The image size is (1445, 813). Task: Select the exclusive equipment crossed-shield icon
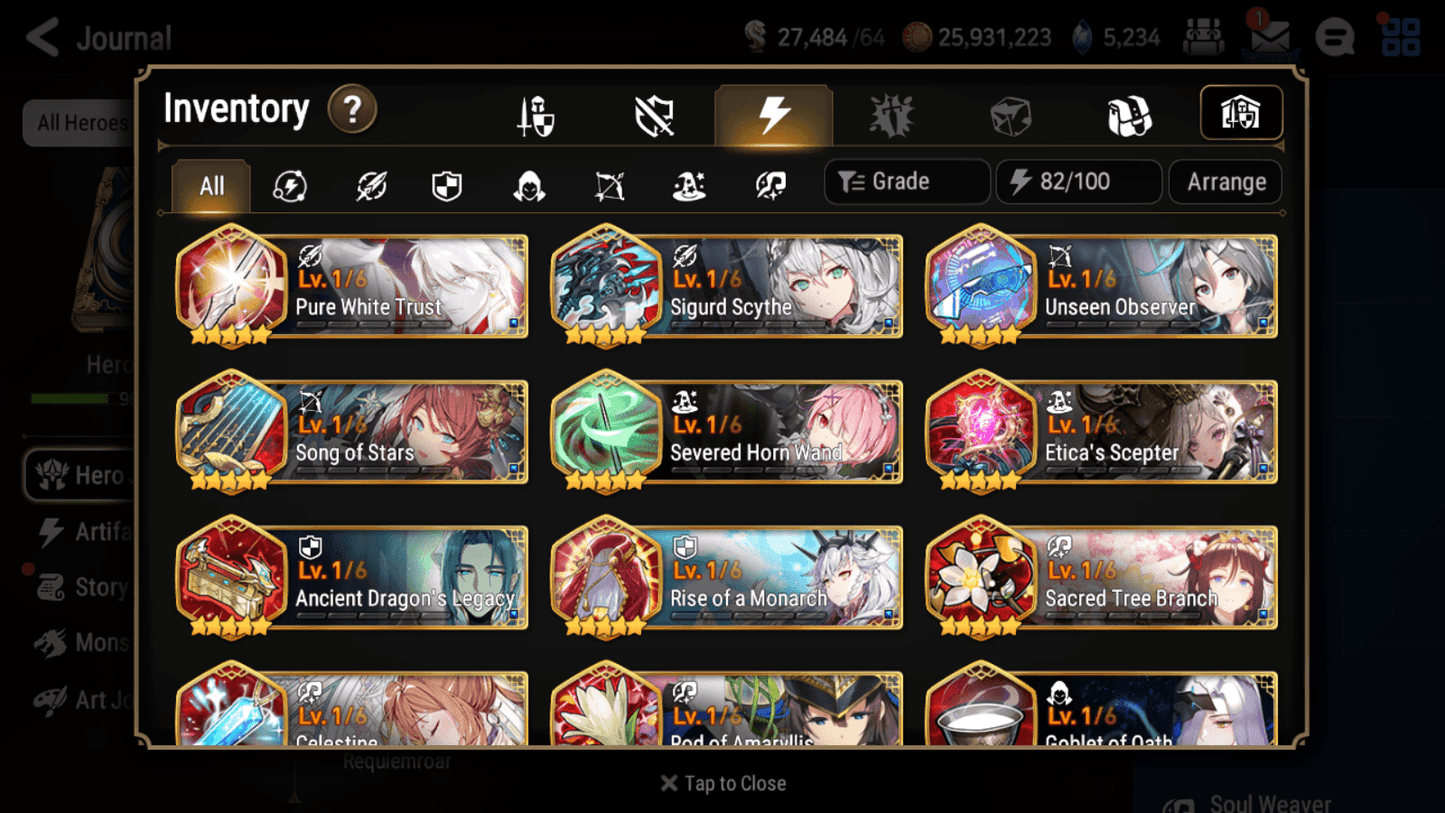(x=654, y=114)
